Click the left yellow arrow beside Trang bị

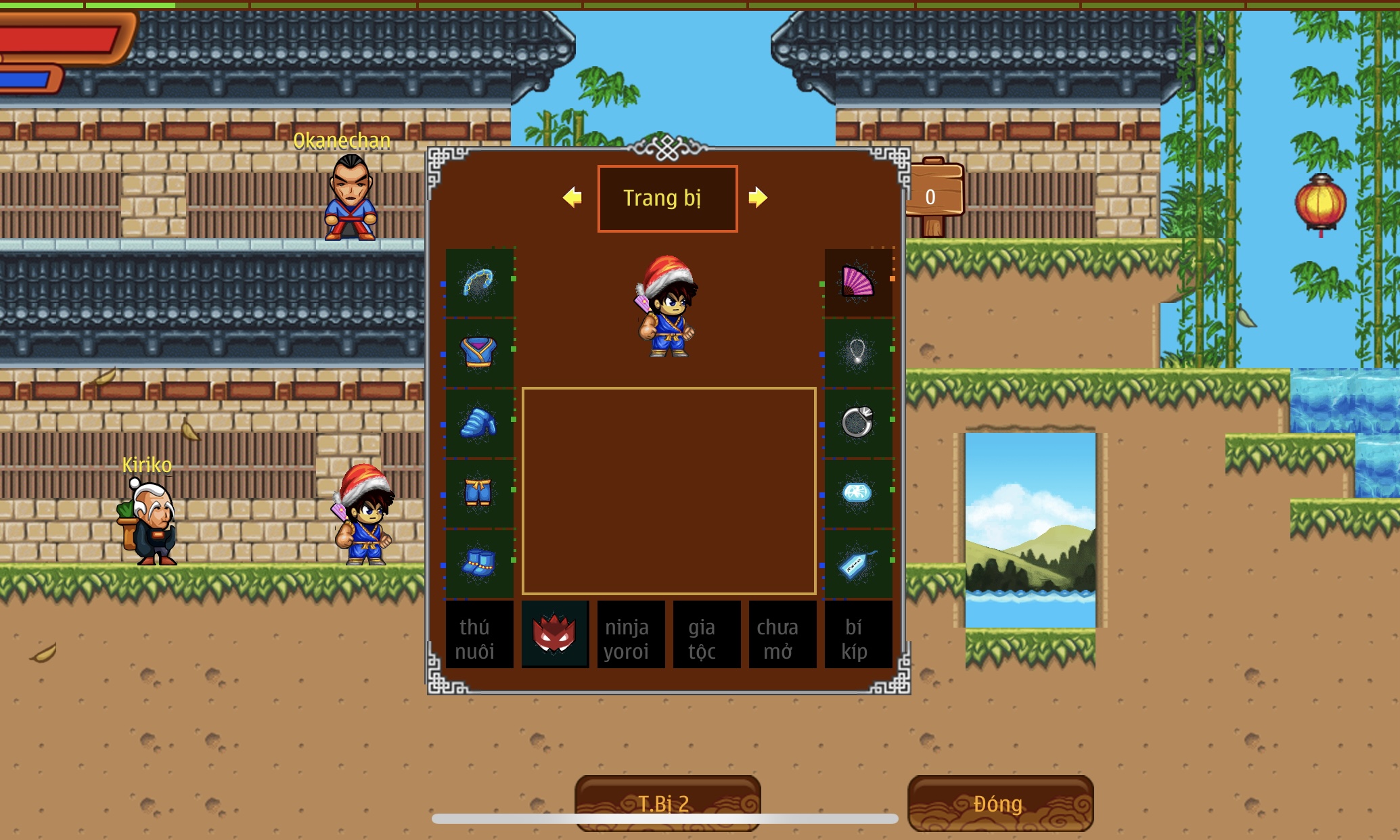click(572, 197)
